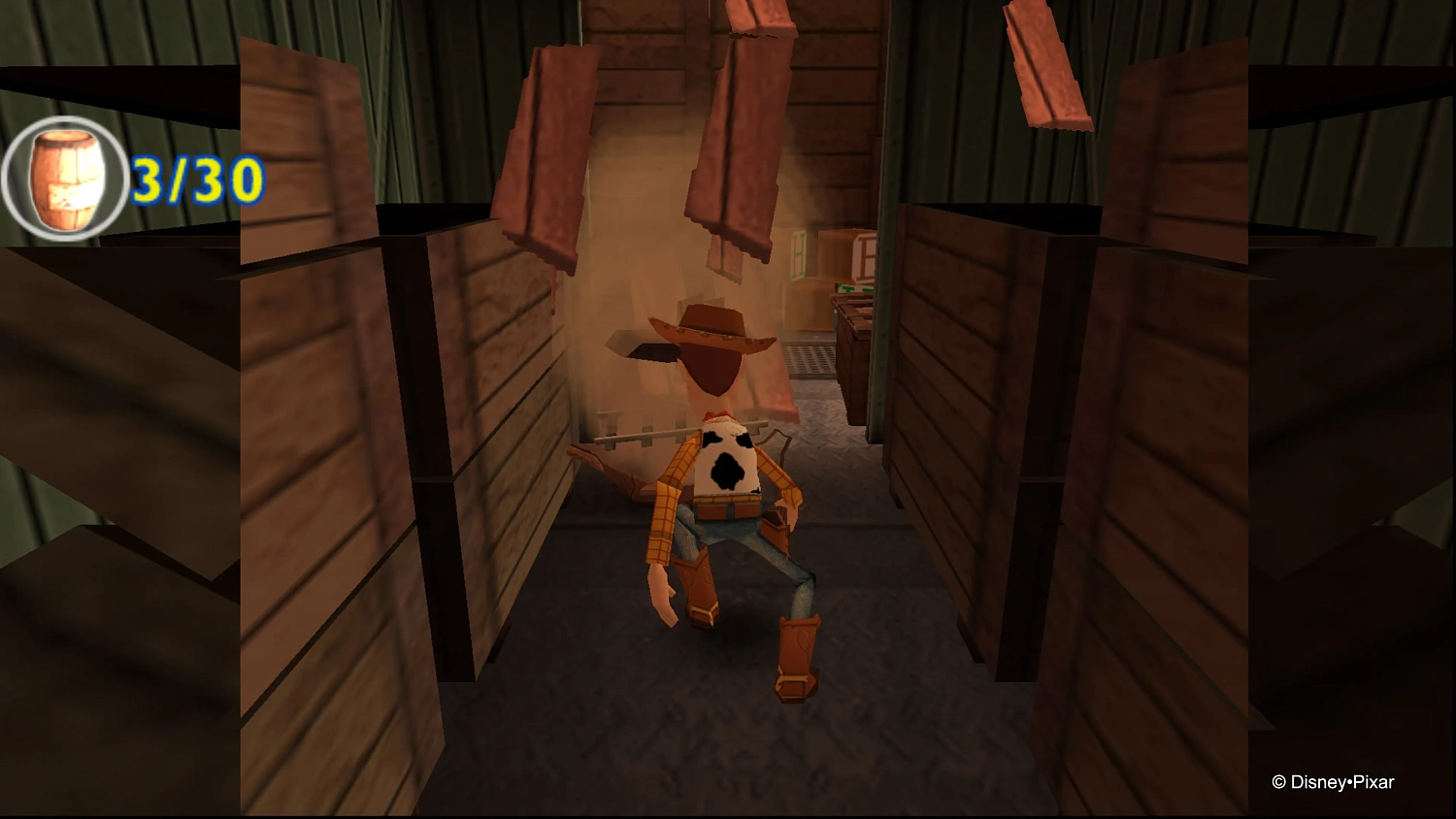Click the letter H alphabet block
Viewport: 1456px width, 819px height.
pos(799,255)
